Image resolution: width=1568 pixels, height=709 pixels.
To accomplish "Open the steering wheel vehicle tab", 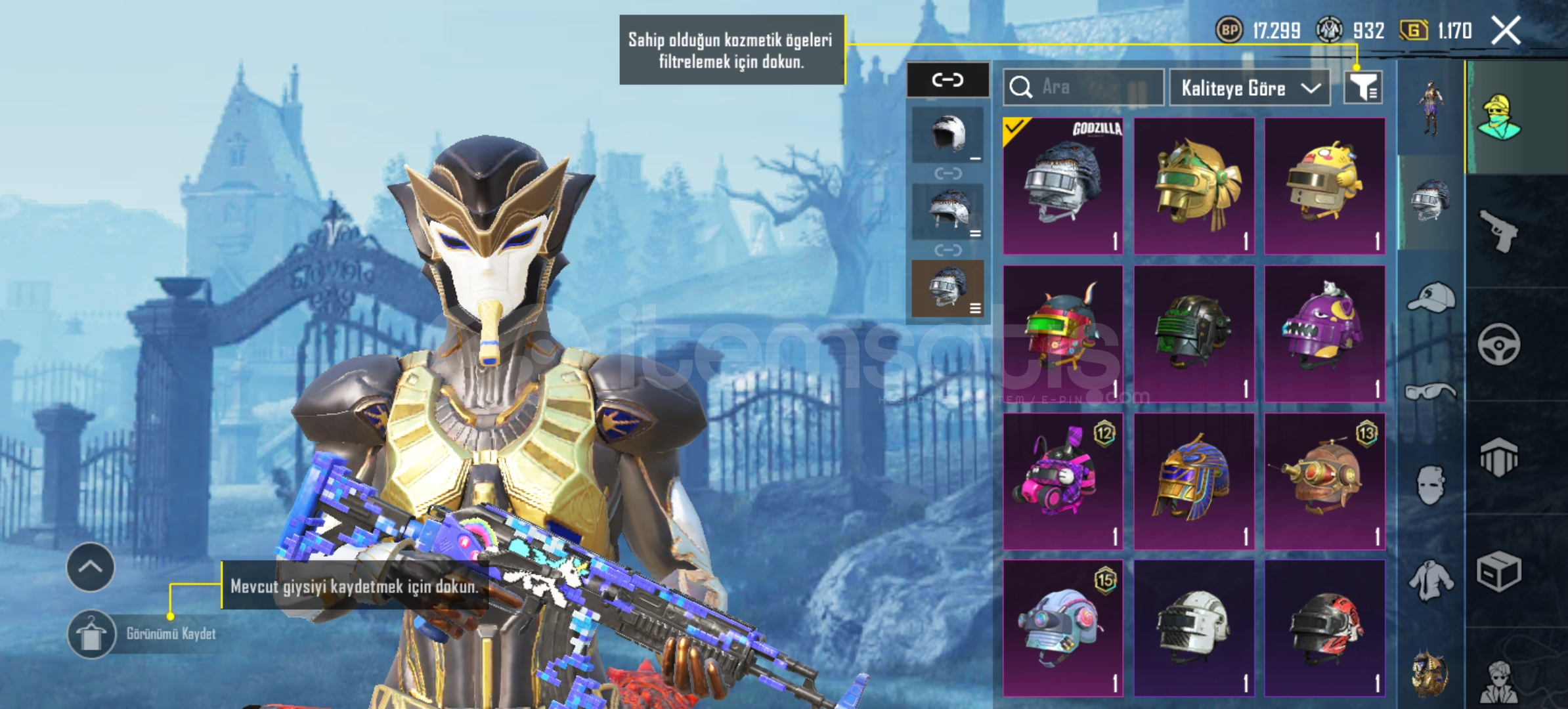I will [1498, 344].
